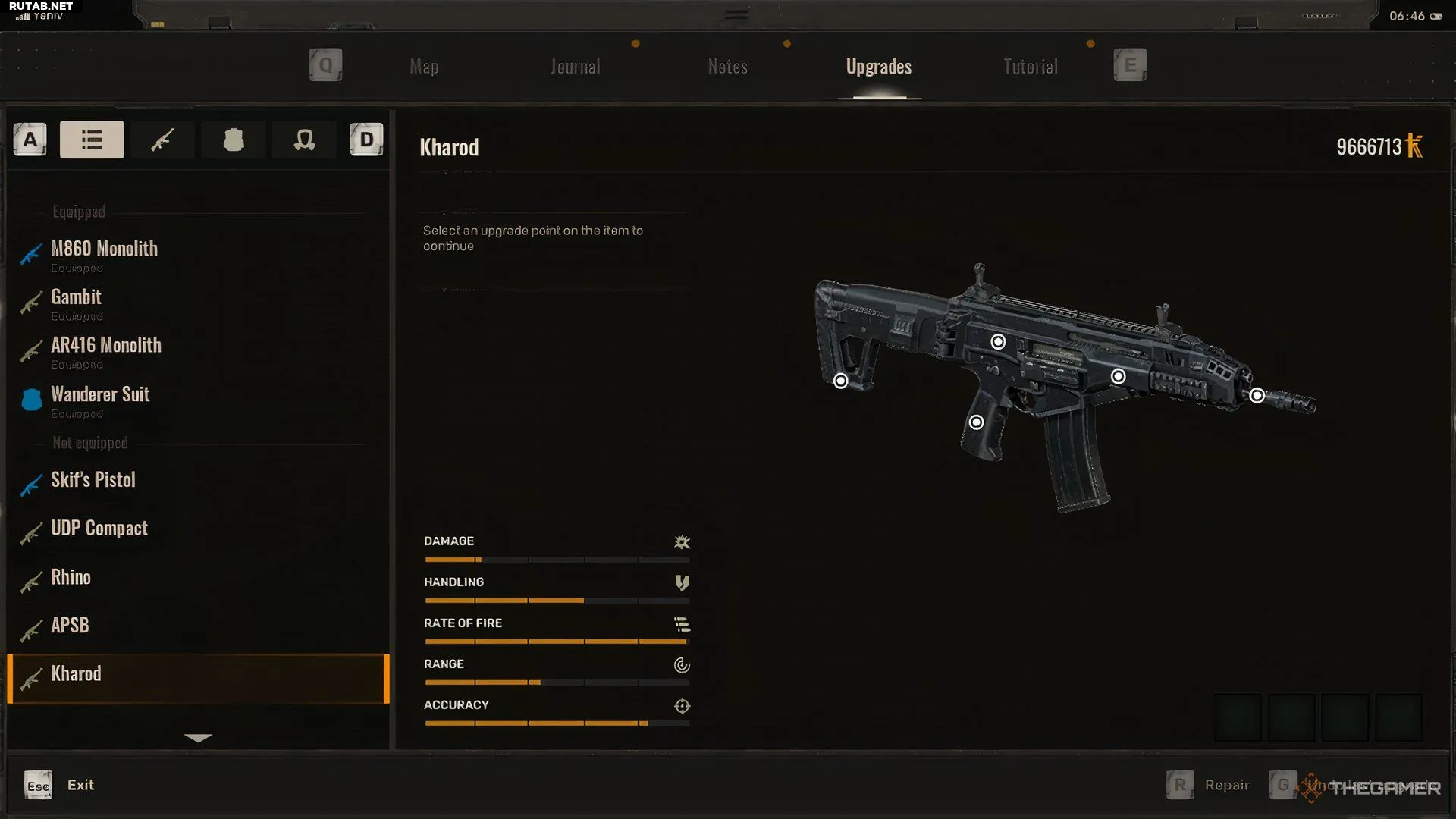
Task: Select the Upgrades tab
Action: pyautogui.click(x=879, y=67)
